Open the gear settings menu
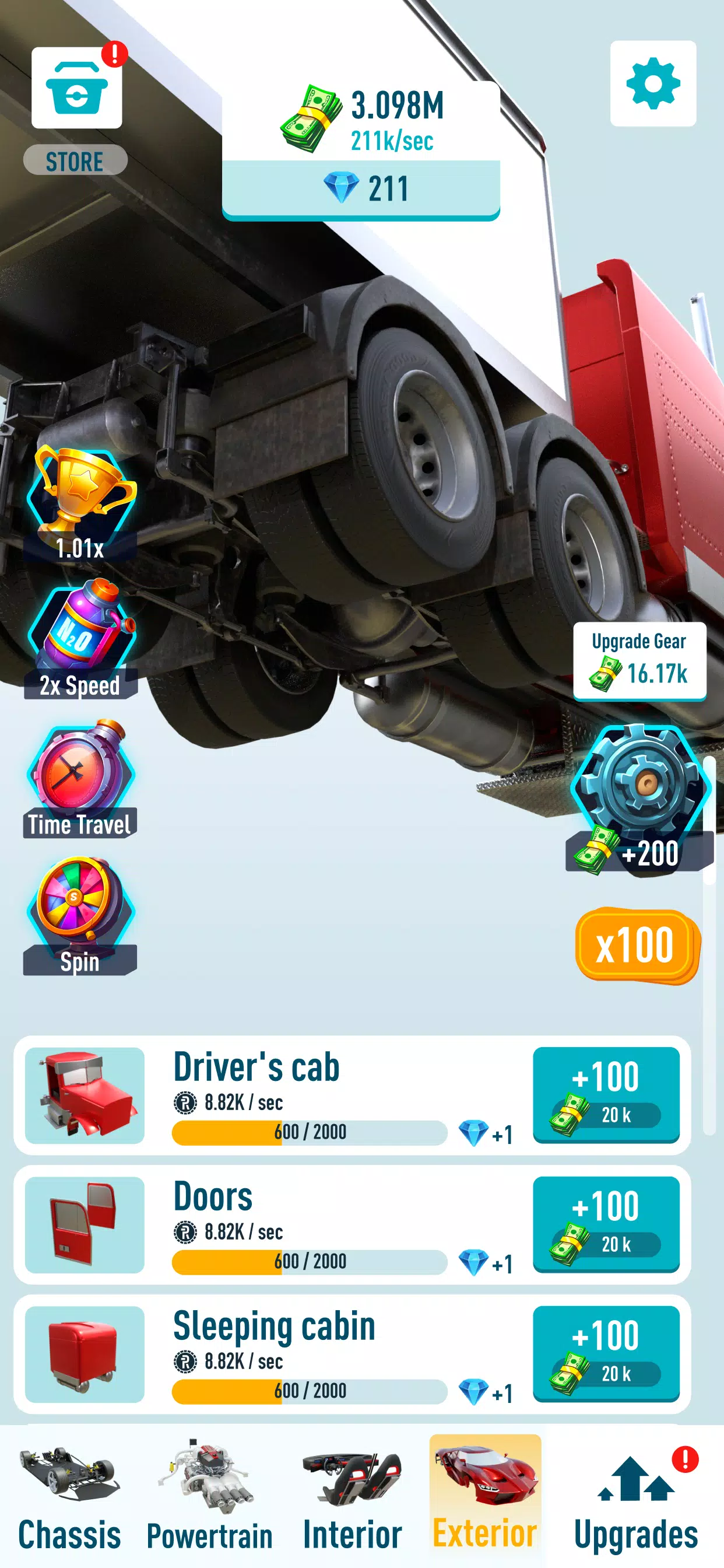The image size is (724, 1568). (x=653, y=84)
